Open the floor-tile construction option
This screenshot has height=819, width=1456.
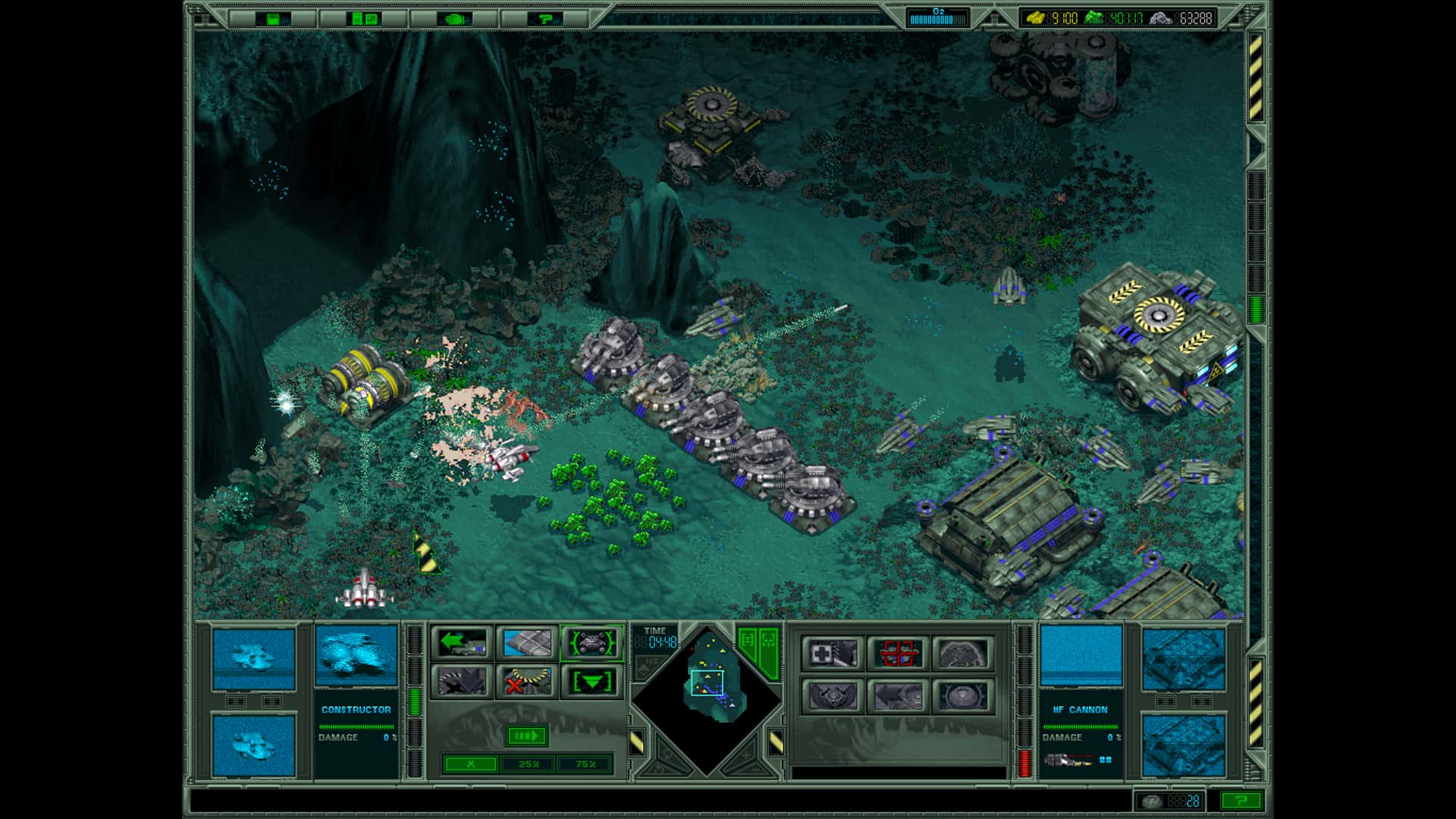[x=528, y=642]
